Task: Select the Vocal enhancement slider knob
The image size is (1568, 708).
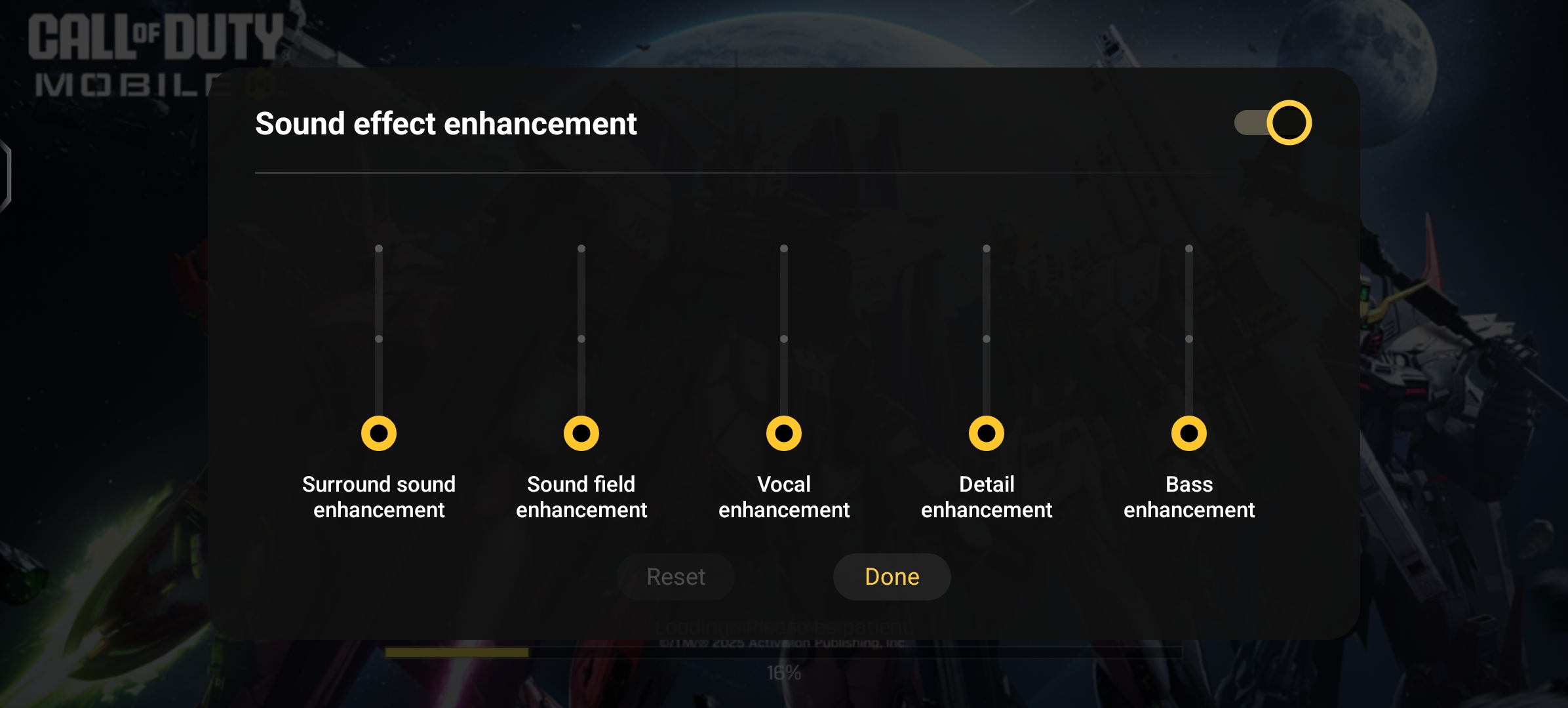Action: coord(784,433)
